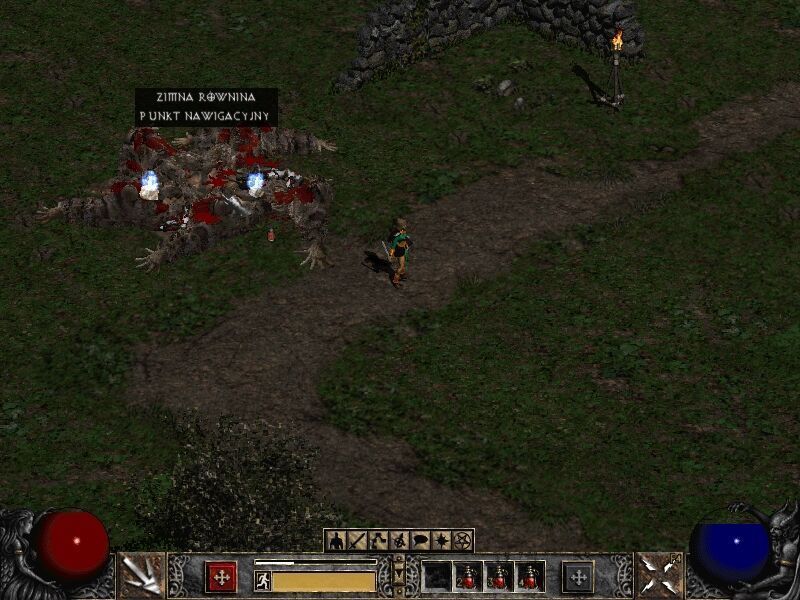800x600 pixels.
Task: Open the character sheet silhouette icon
Action: coord(336,541)
